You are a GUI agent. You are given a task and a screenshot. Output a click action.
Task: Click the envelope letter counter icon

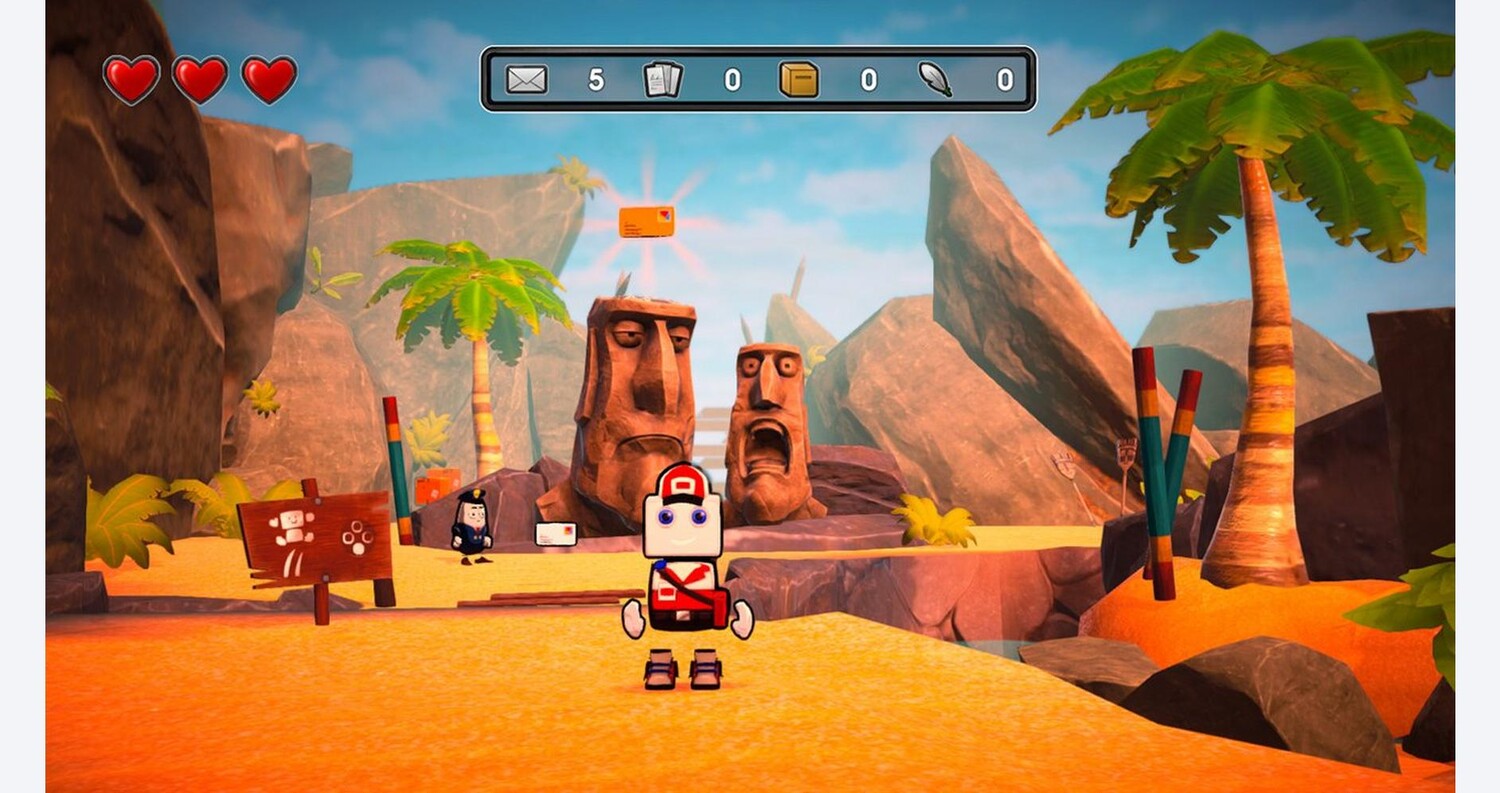526,79
